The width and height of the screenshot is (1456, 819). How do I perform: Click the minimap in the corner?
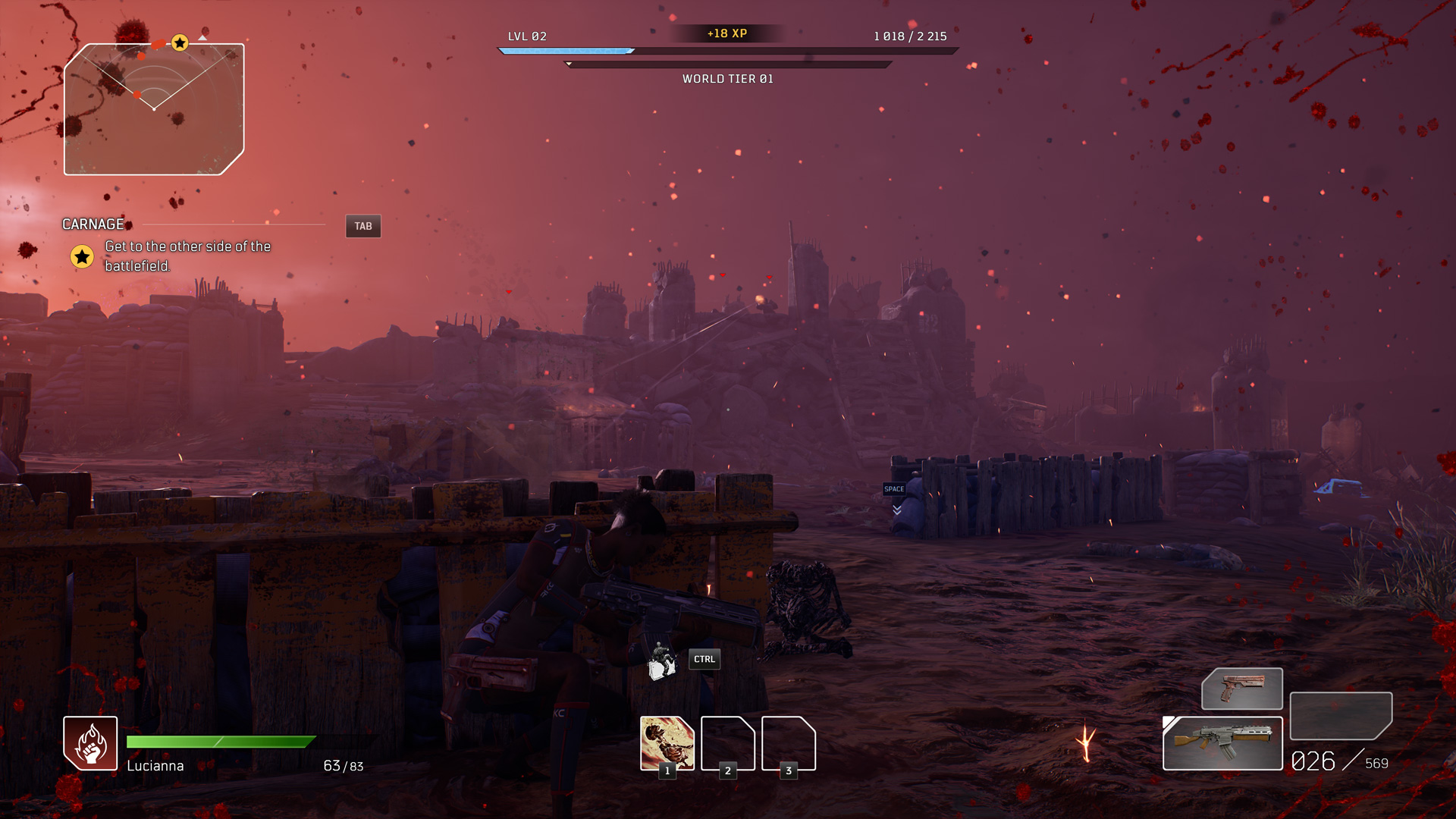click(154, 109)
